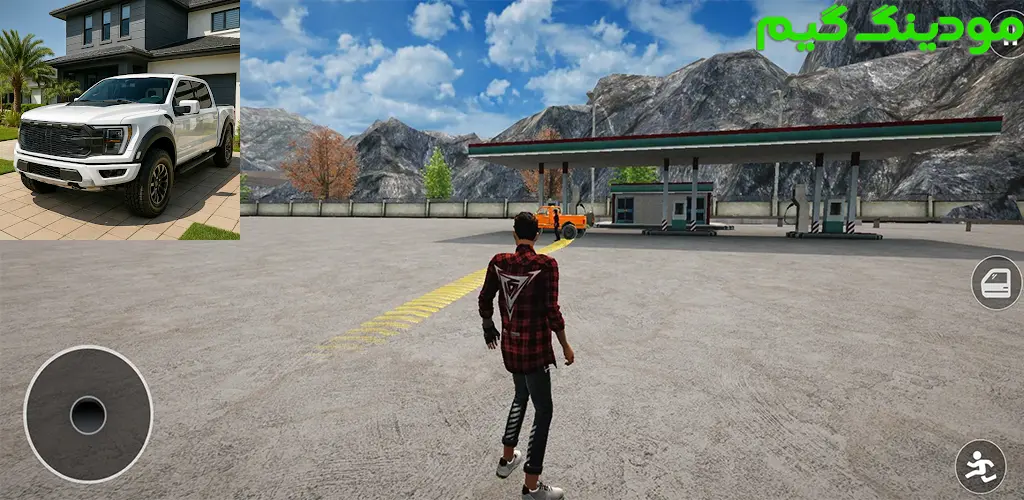Click the virtual movement joystick
The image size is (1024, 500).
88,414
